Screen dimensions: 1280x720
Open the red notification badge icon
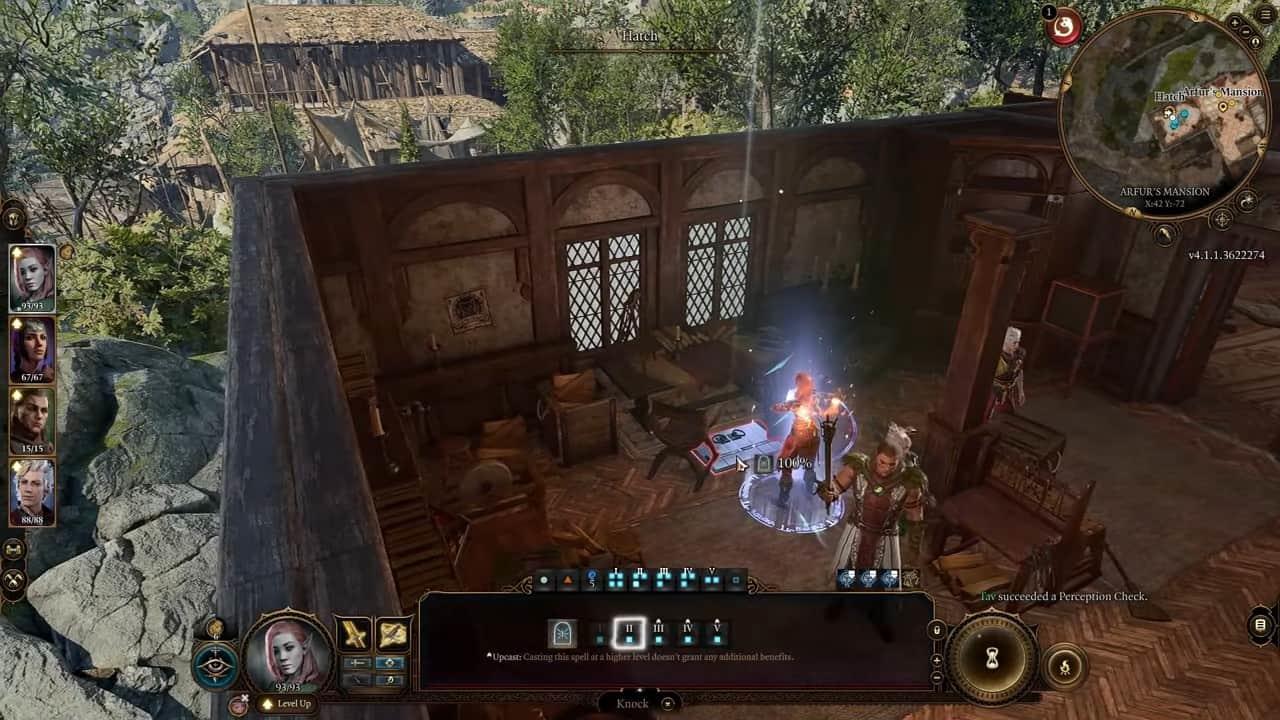point(1064,27)
